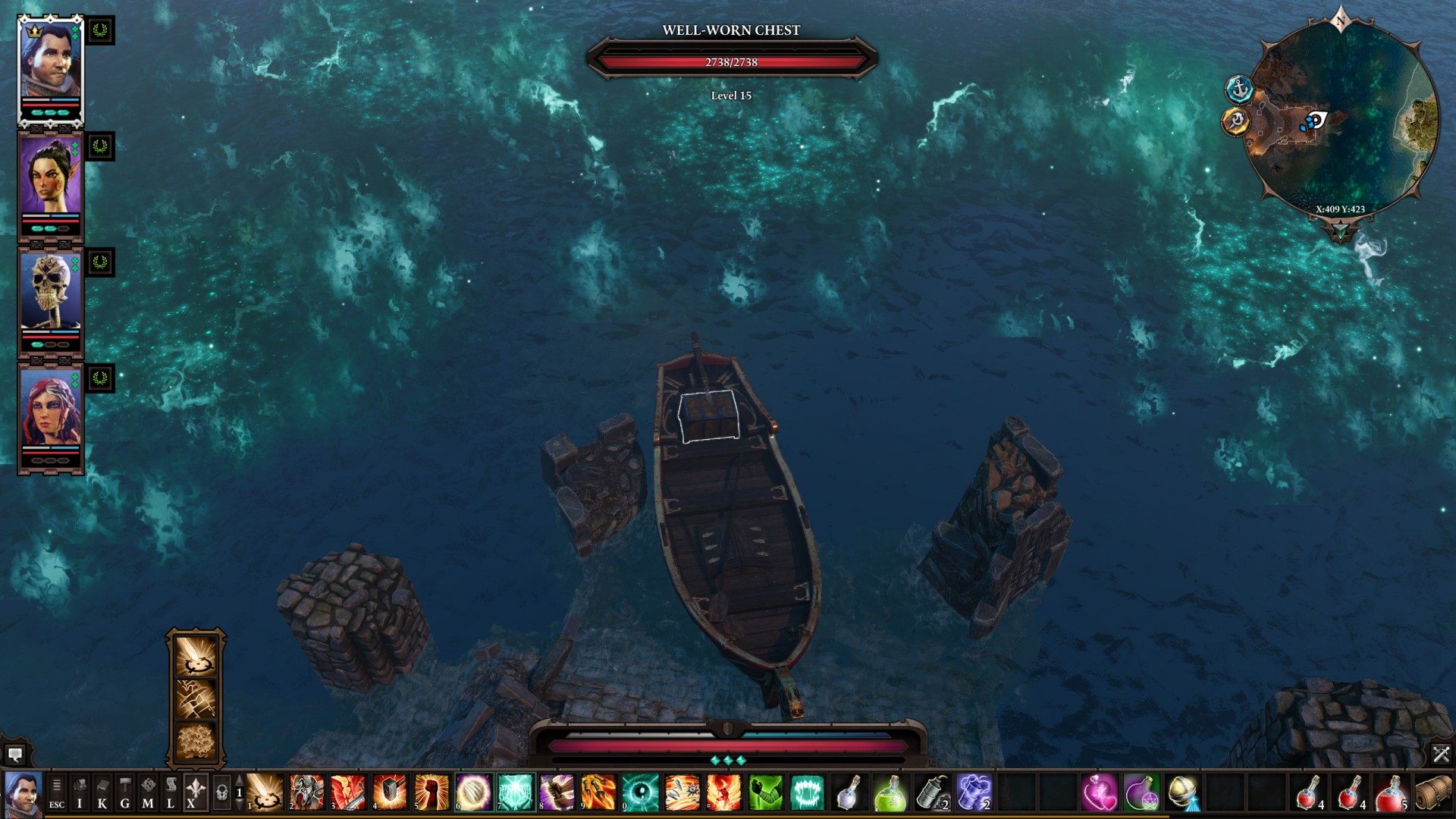Toggle the hotbar padlock
Viewport: 1456px width, 819px height.
click(x=221, y=792)
